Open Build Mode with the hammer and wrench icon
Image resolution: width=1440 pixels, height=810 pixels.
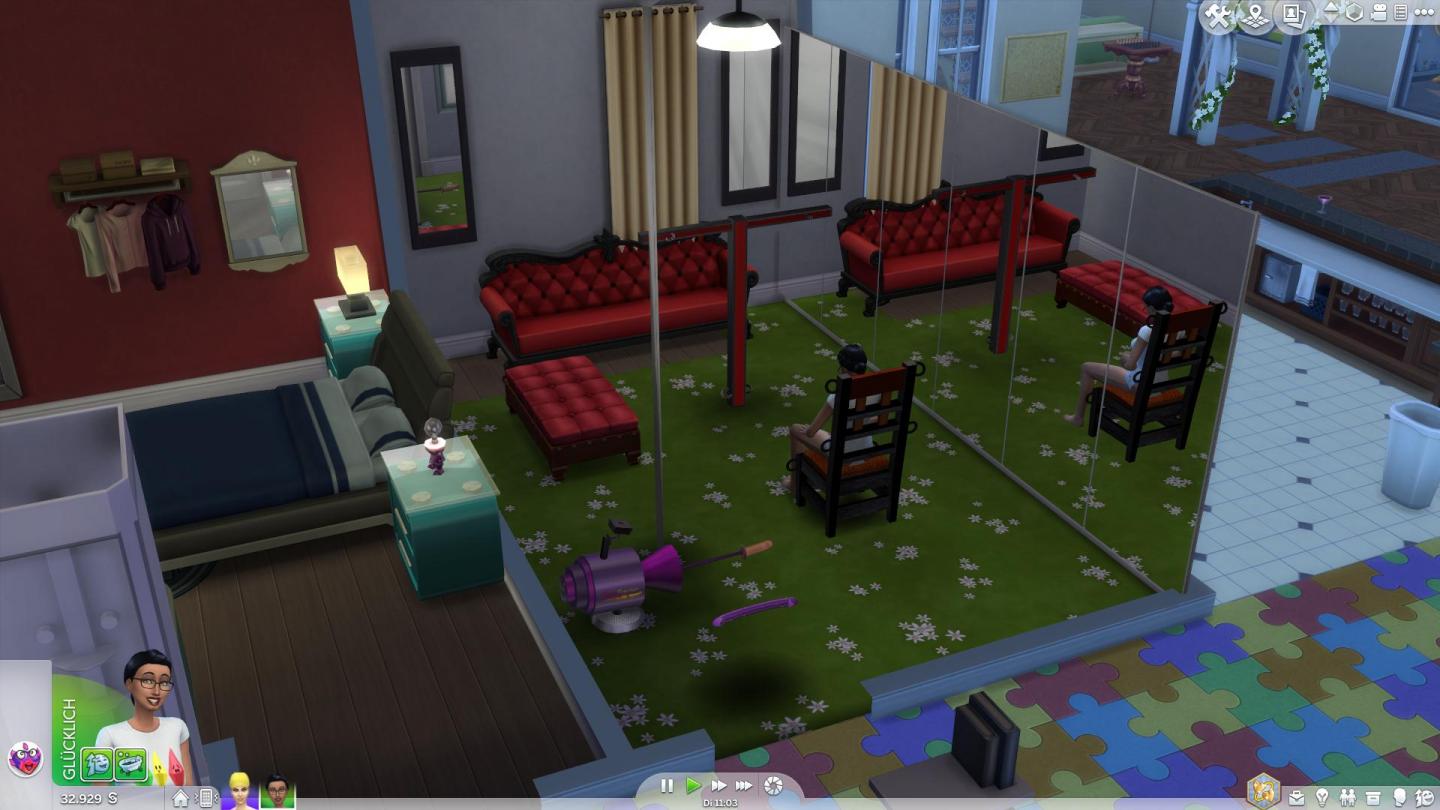1218,15
